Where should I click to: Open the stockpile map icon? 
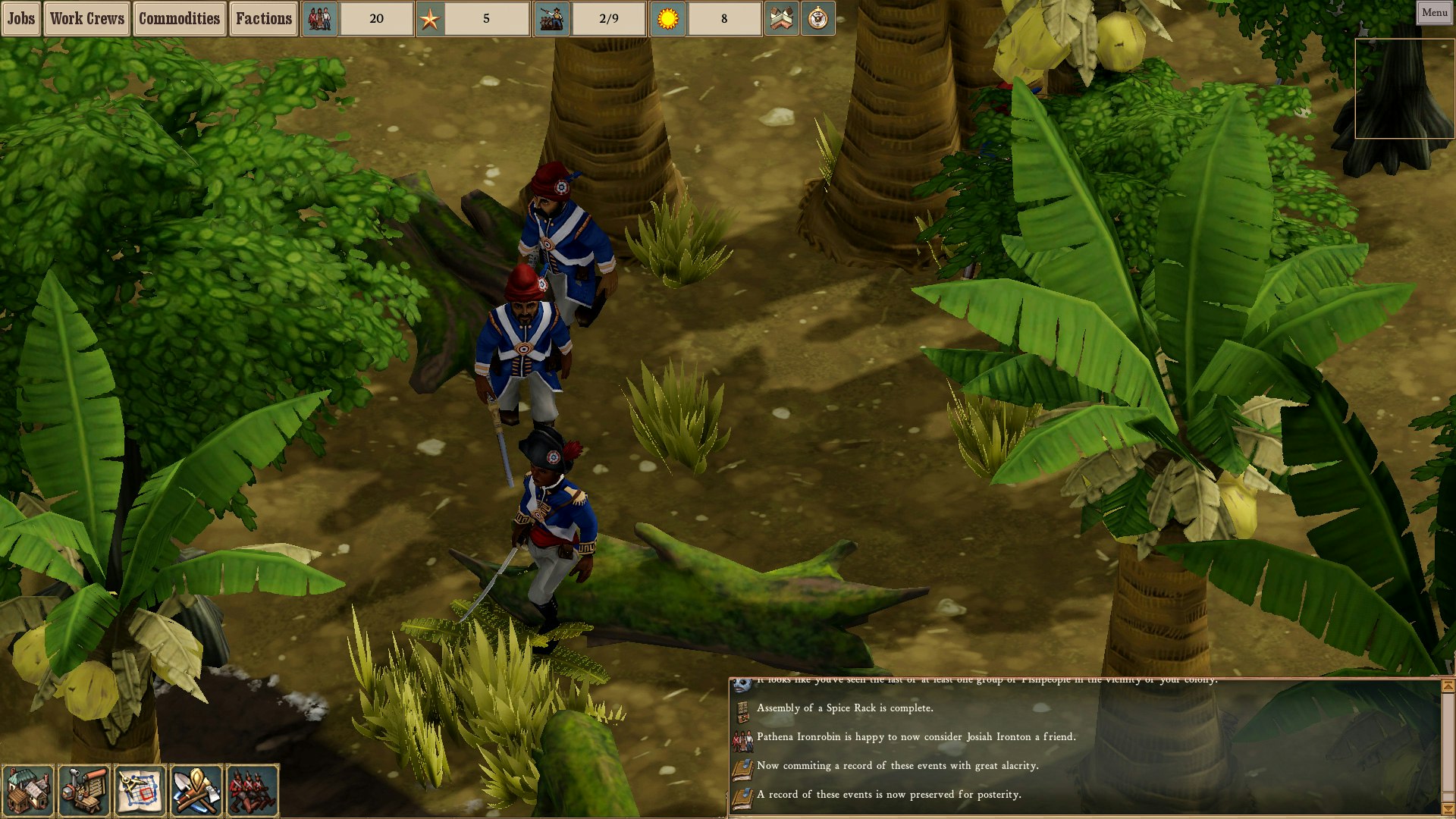(782, 18)
